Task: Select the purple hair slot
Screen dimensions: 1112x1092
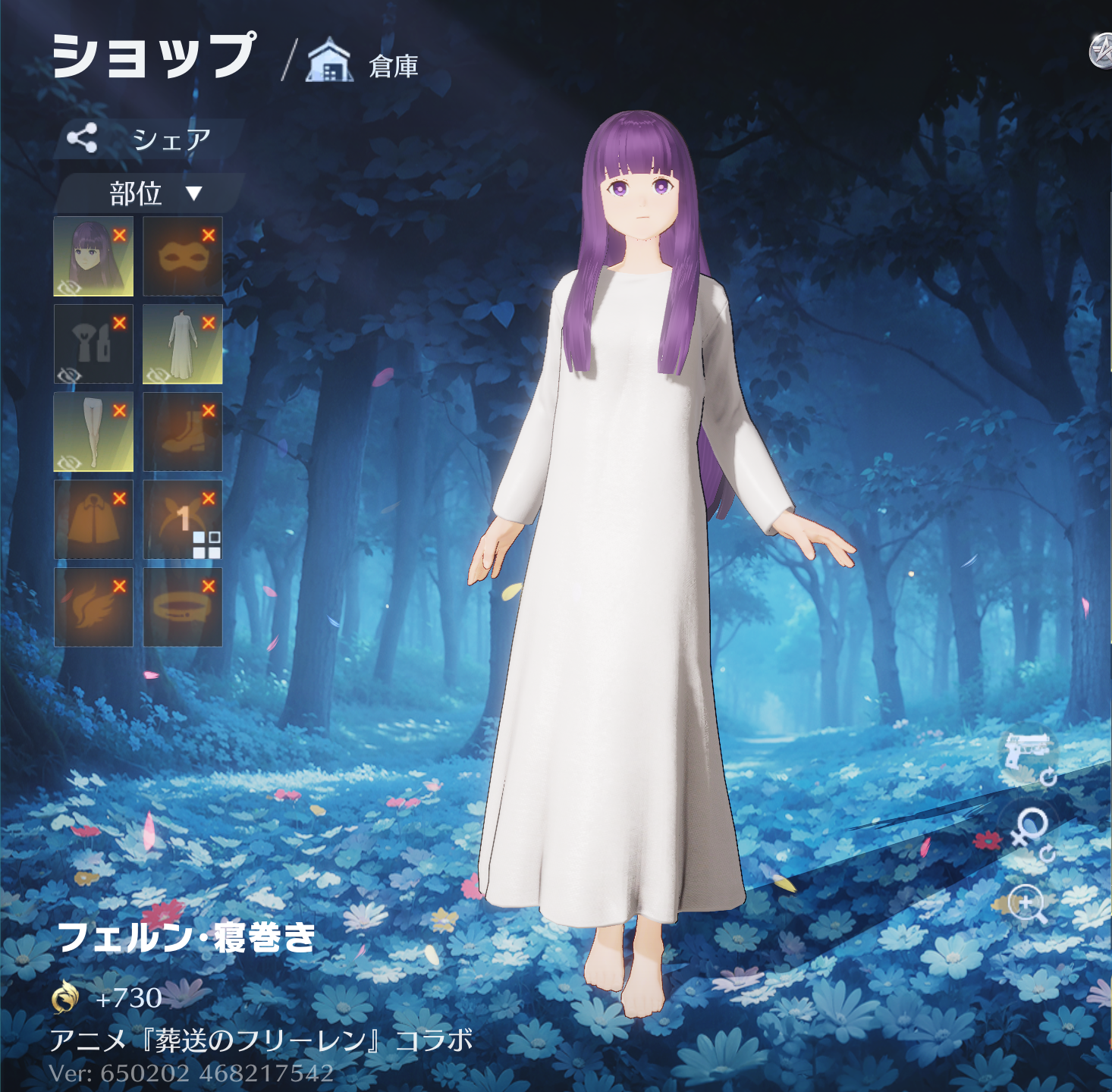Action: click(x=93, y=256)
